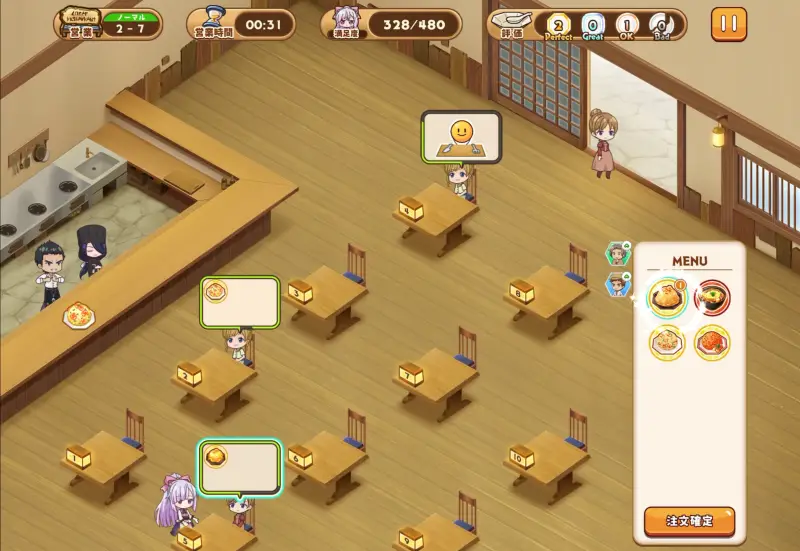Select the red chili dish in the menu
This screenshot has height=551, width=800.
coord(712,343)
